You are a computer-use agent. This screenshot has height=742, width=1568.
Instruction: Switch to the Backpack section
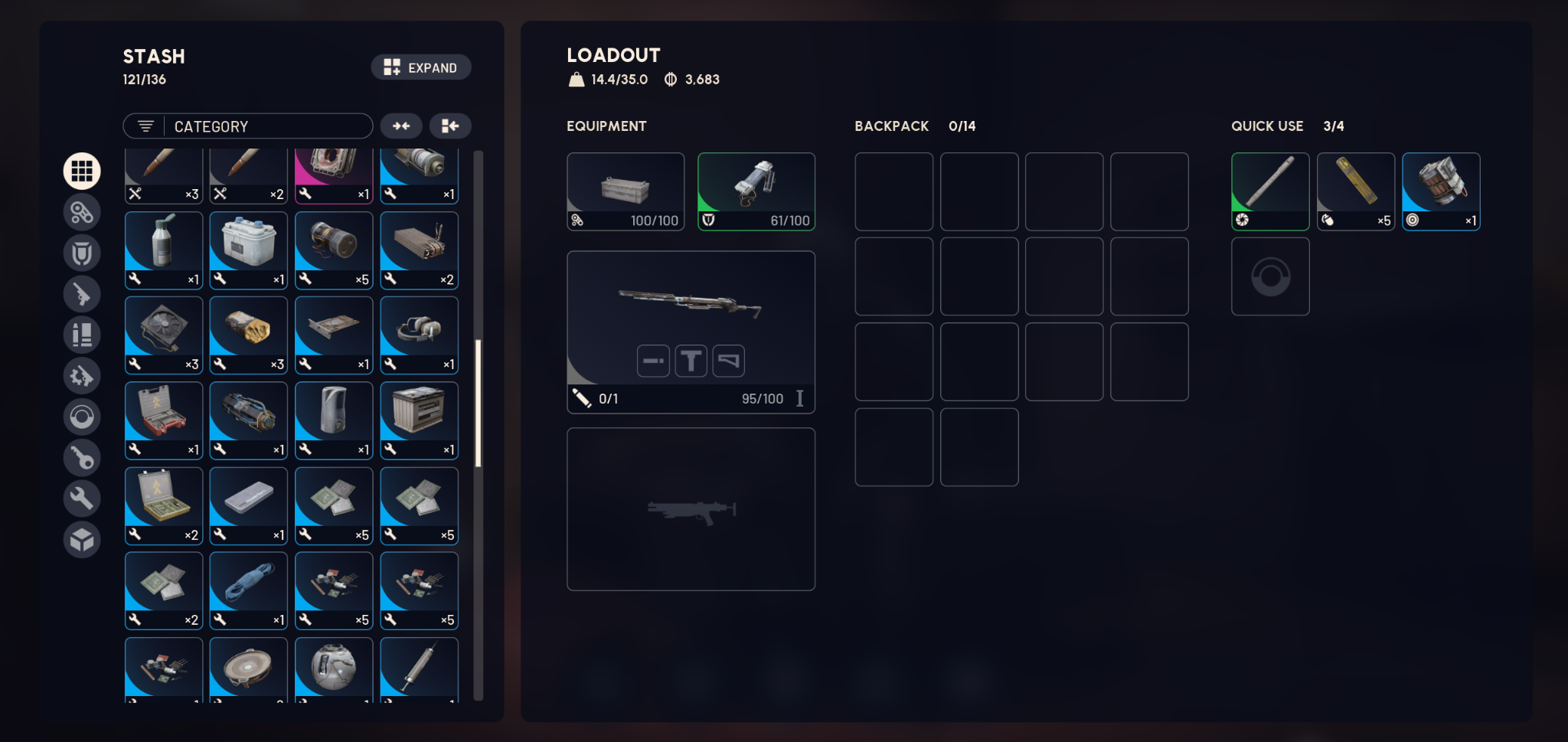891,126
